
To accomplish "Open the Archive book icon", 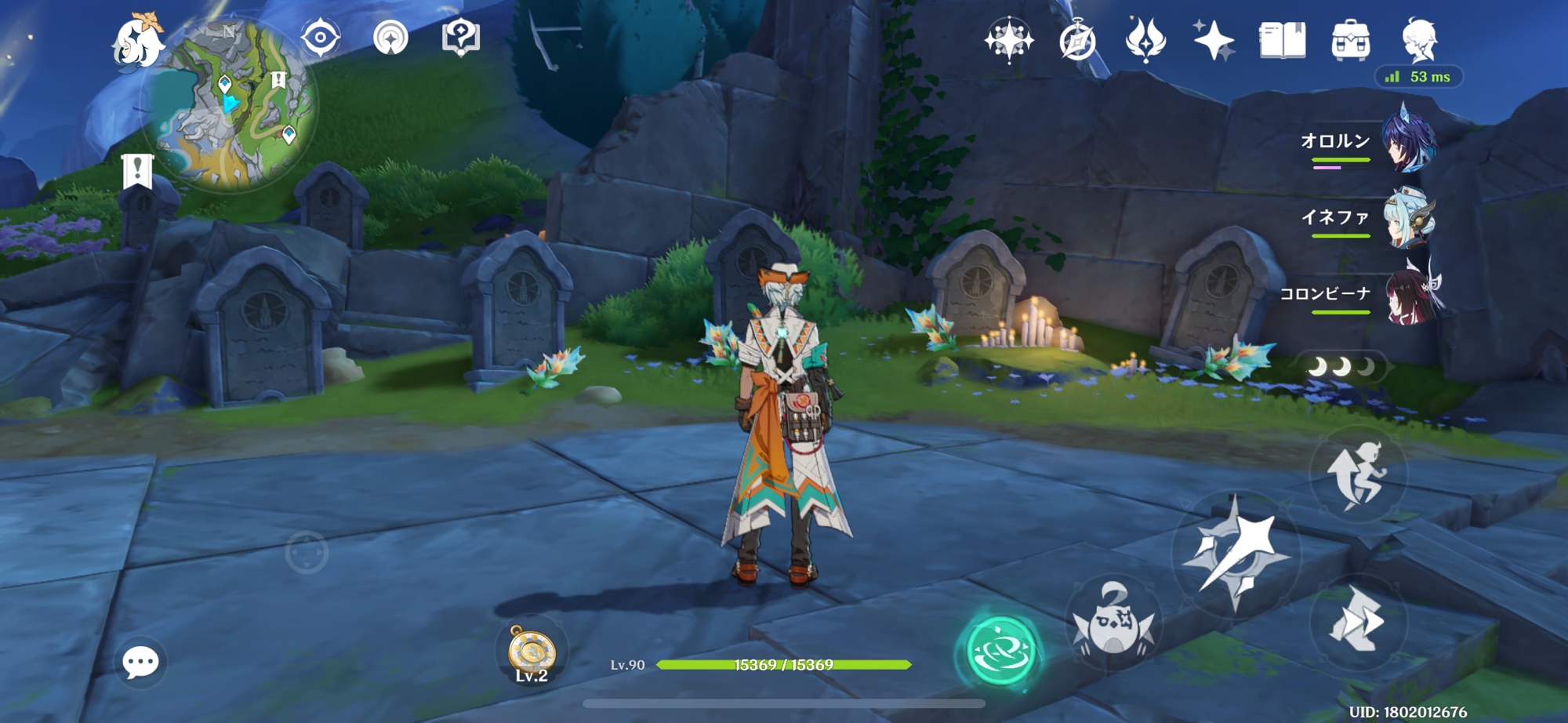I will [x=1282, y=40].
